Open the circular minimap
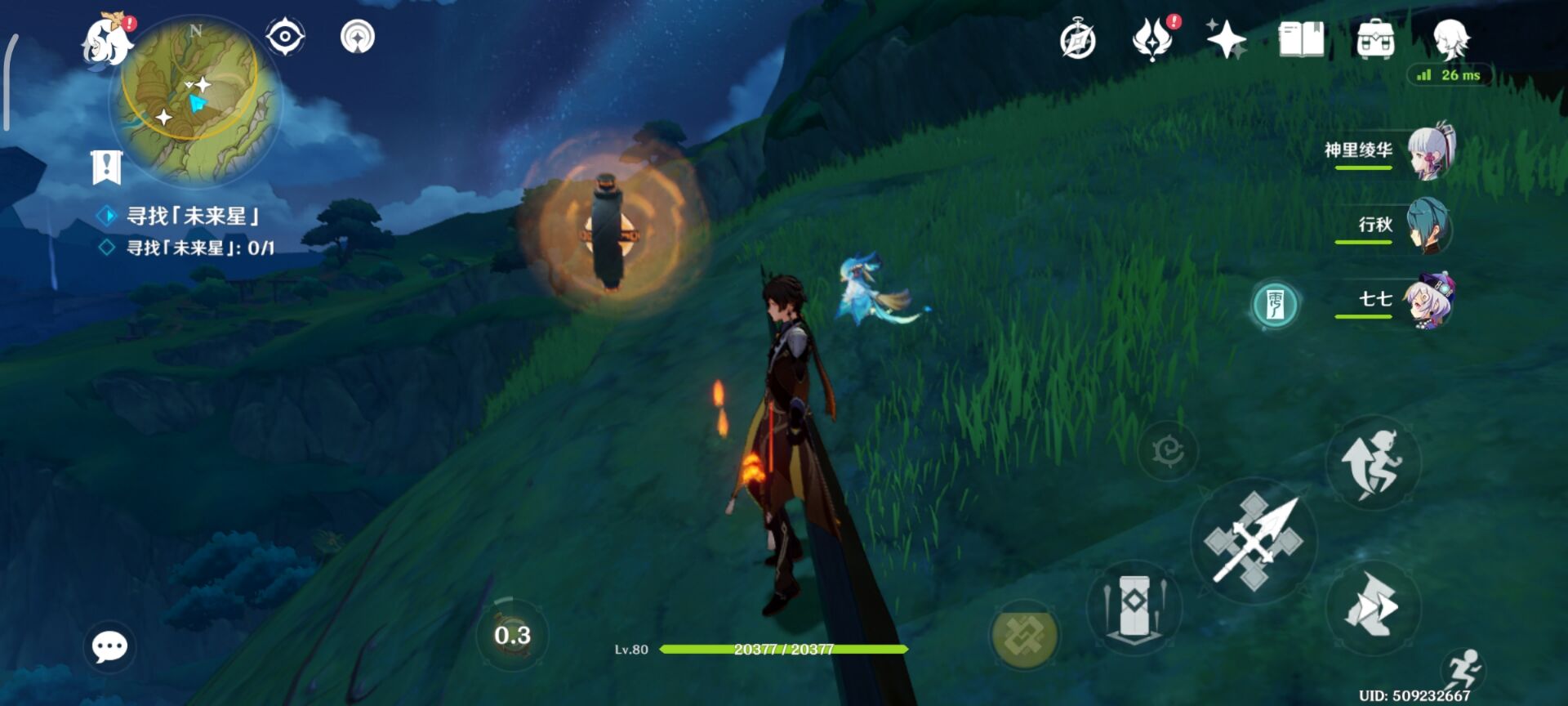The image size is (1568, 706). (196, 100)
